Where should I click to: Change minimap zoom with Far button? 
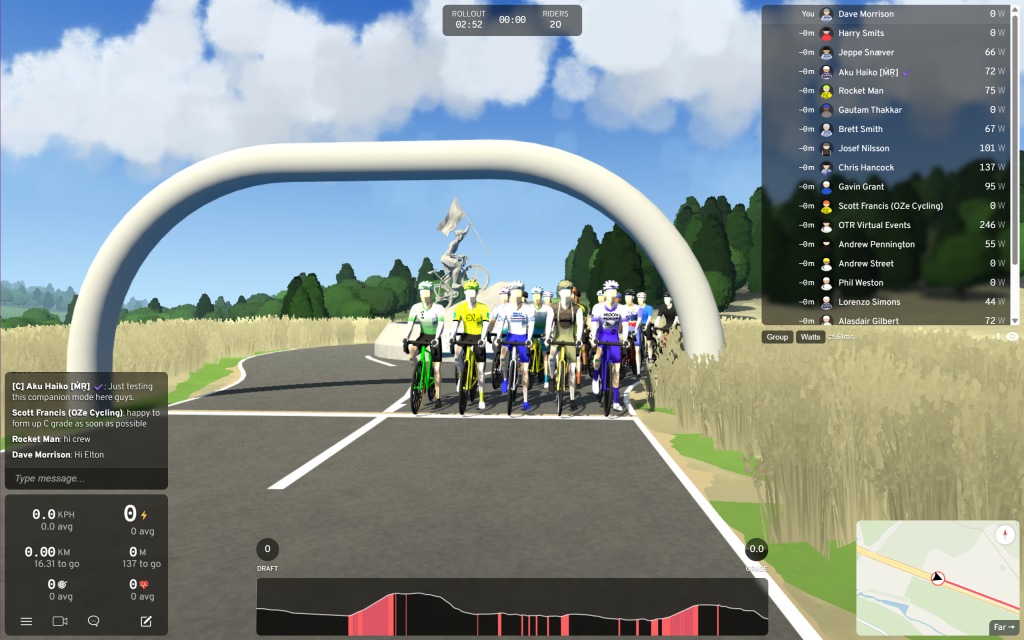(1002, 627)
